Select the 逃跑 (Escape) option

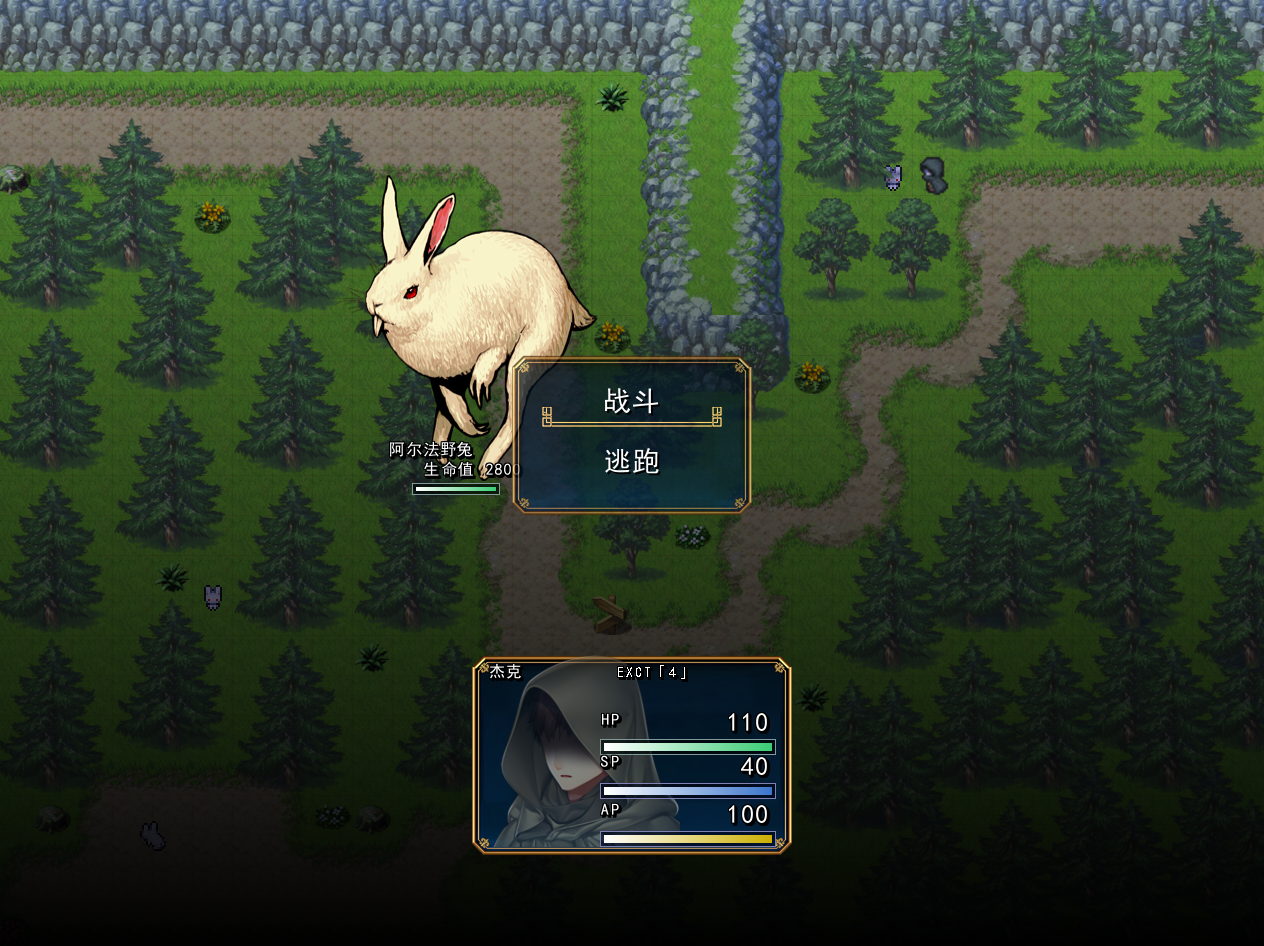click(x=632, y=463)
